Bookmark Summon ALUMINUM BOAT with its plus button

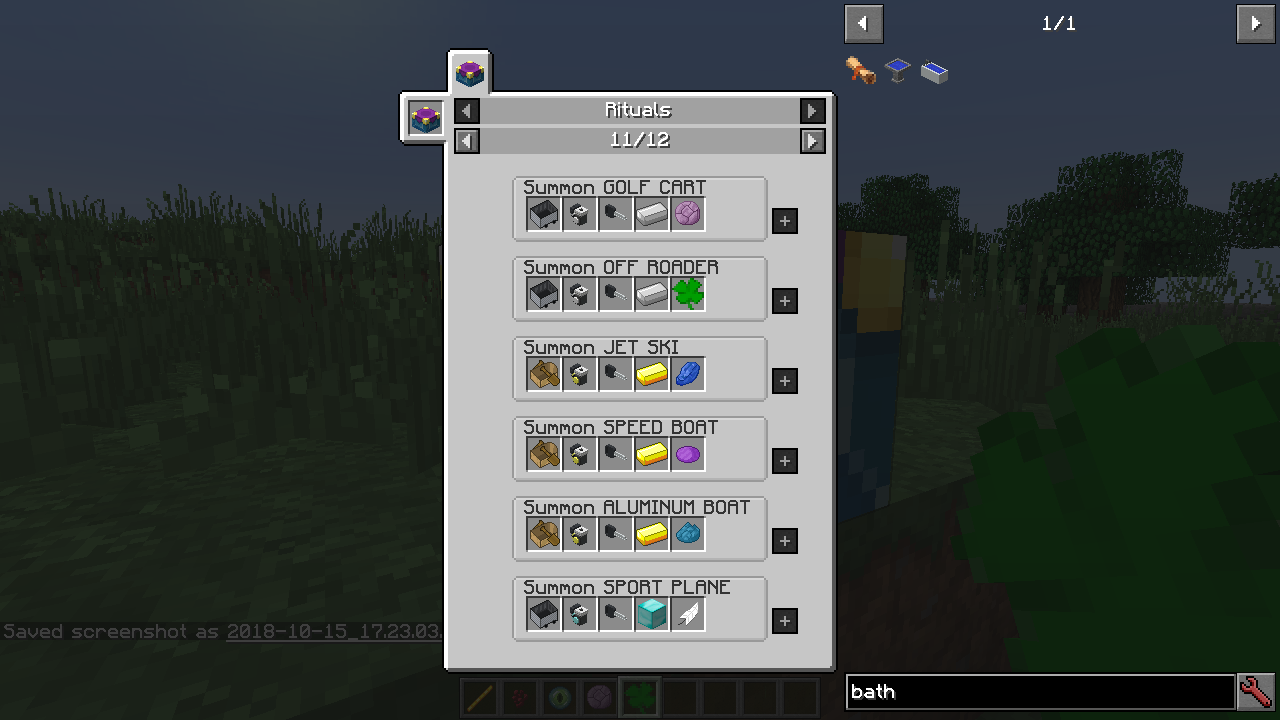coord(784,541)
